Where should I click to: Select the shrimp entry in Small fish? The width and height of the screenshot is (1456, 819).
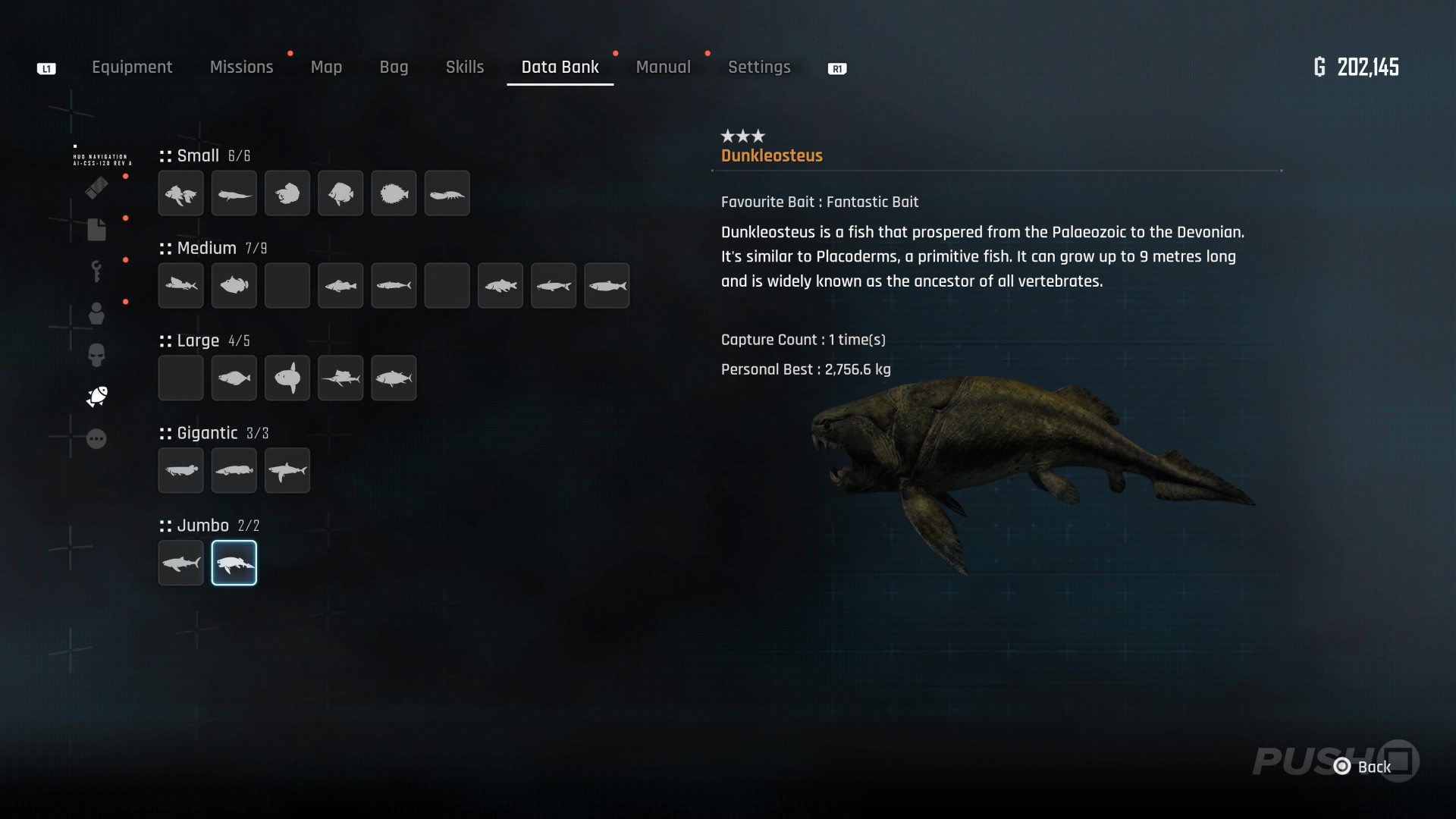tap(447, 193)
